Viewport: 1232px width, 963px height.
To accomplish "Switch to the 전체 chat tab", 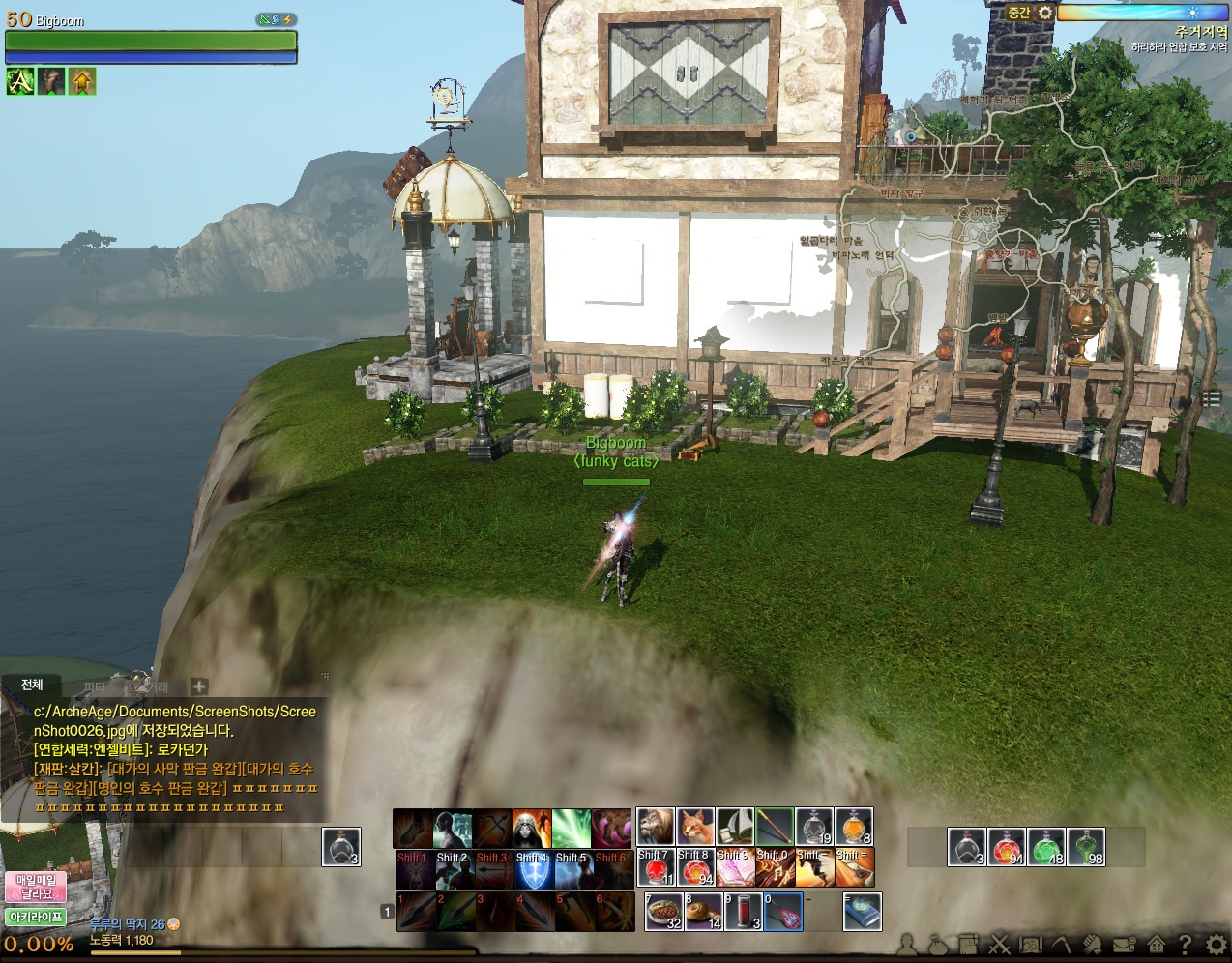I will coord(32,685).
